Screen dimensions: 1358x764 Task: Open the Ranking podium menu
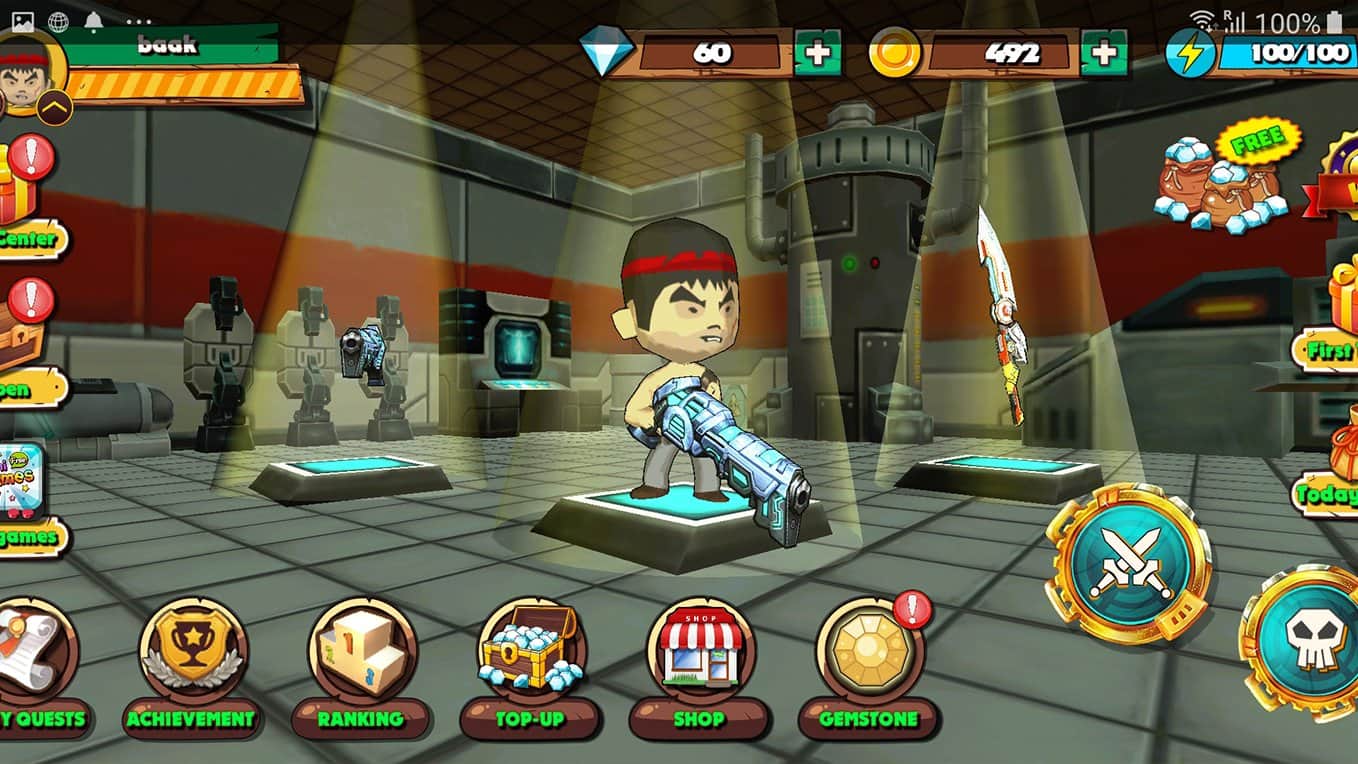coord(361,651)
